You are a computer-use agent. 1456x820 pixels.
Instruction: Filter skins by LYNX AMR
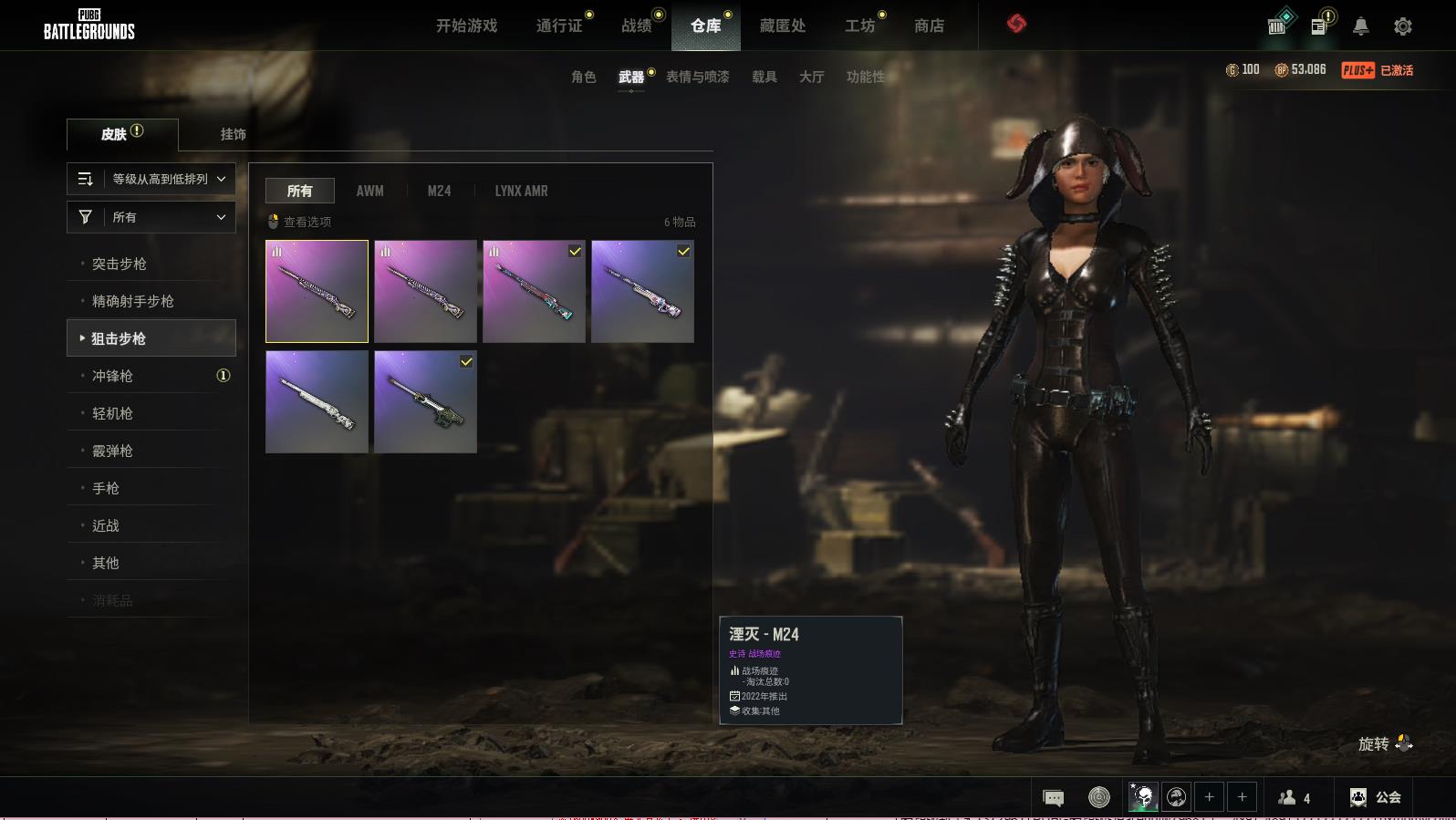[521, 191]
